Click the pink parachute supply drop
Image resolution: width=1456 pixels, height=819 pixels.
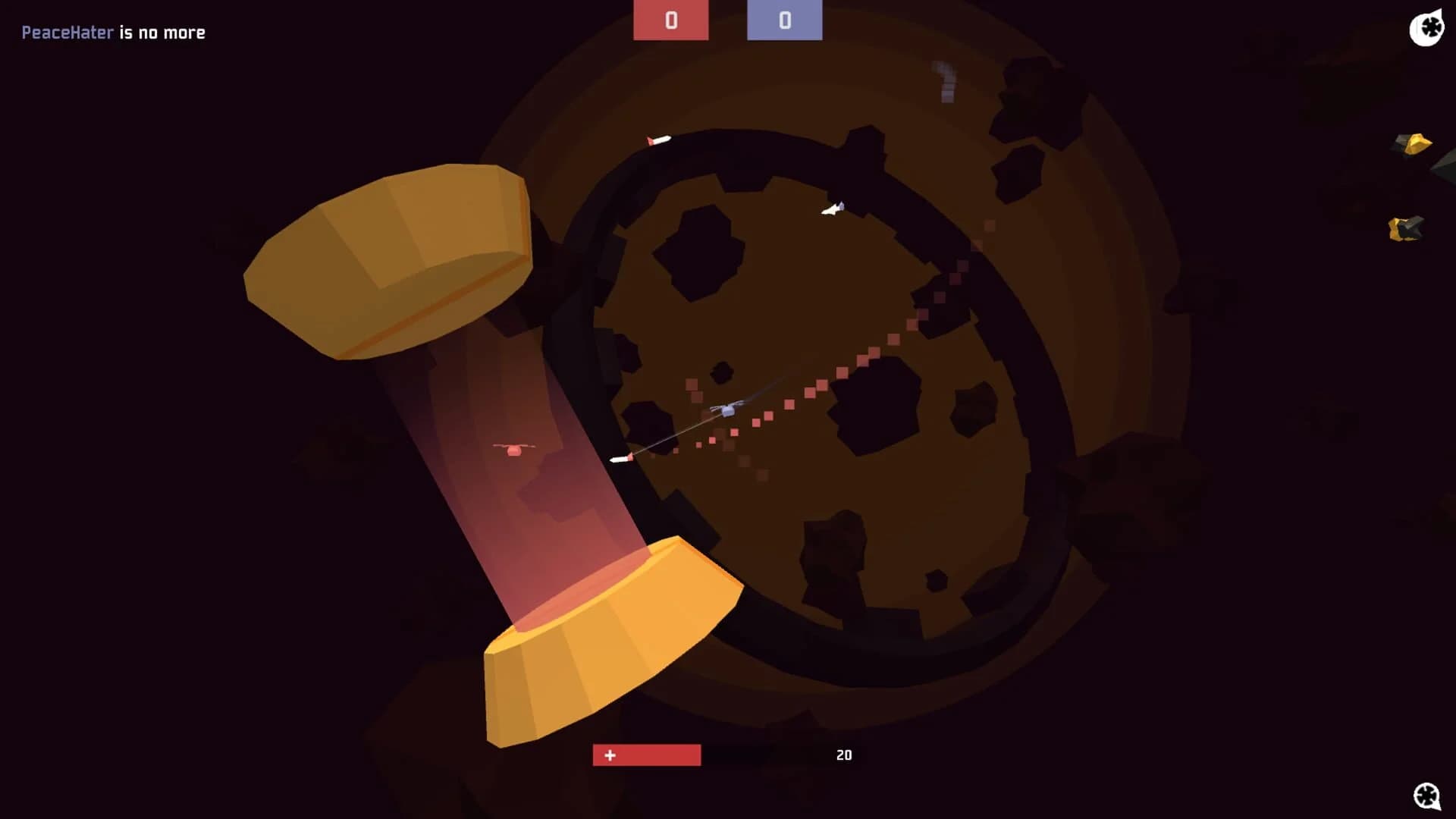tap(515, 448)
